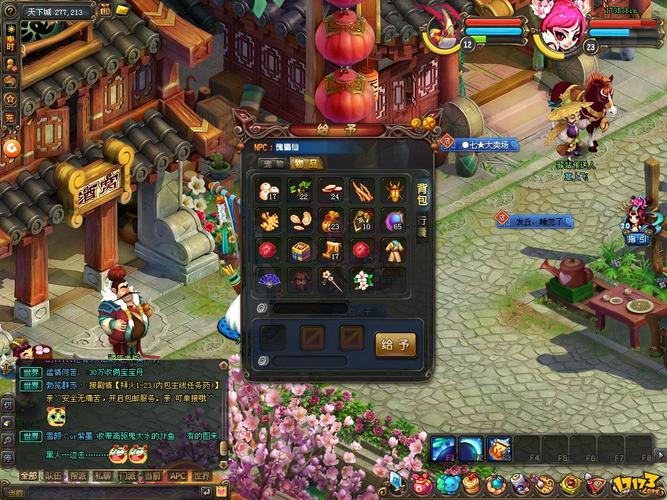Select the purple orb stack of 65
Screen dimensions: 667x500
[x=393, y=220]
